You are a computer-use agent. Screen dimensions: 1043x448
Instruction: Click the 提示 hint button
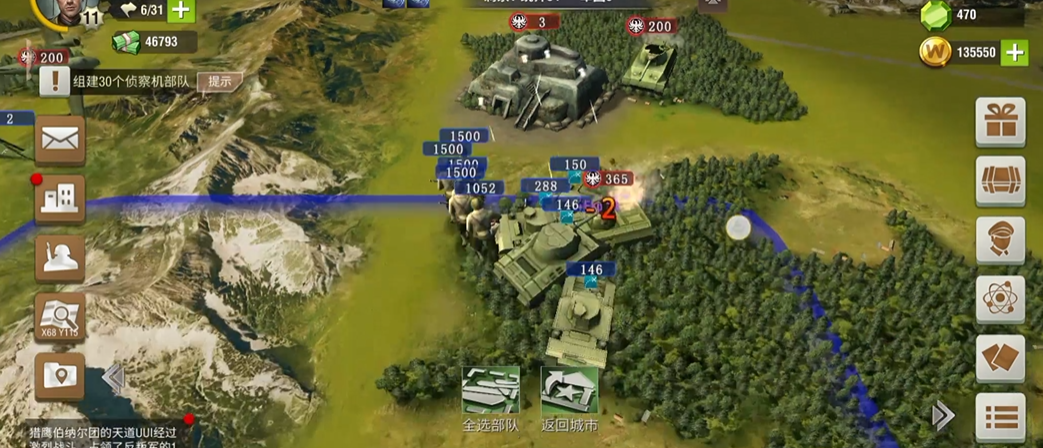(219, 82)
